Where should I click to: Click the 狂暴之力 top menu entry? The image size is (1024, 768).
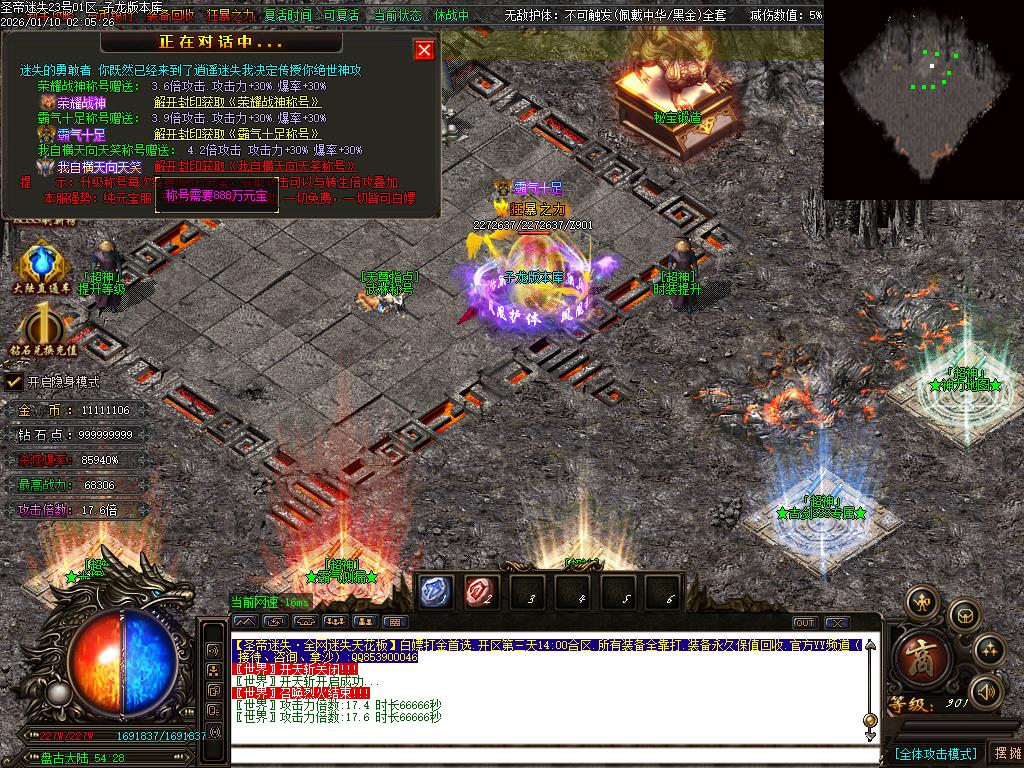click(x=231, y=16)
